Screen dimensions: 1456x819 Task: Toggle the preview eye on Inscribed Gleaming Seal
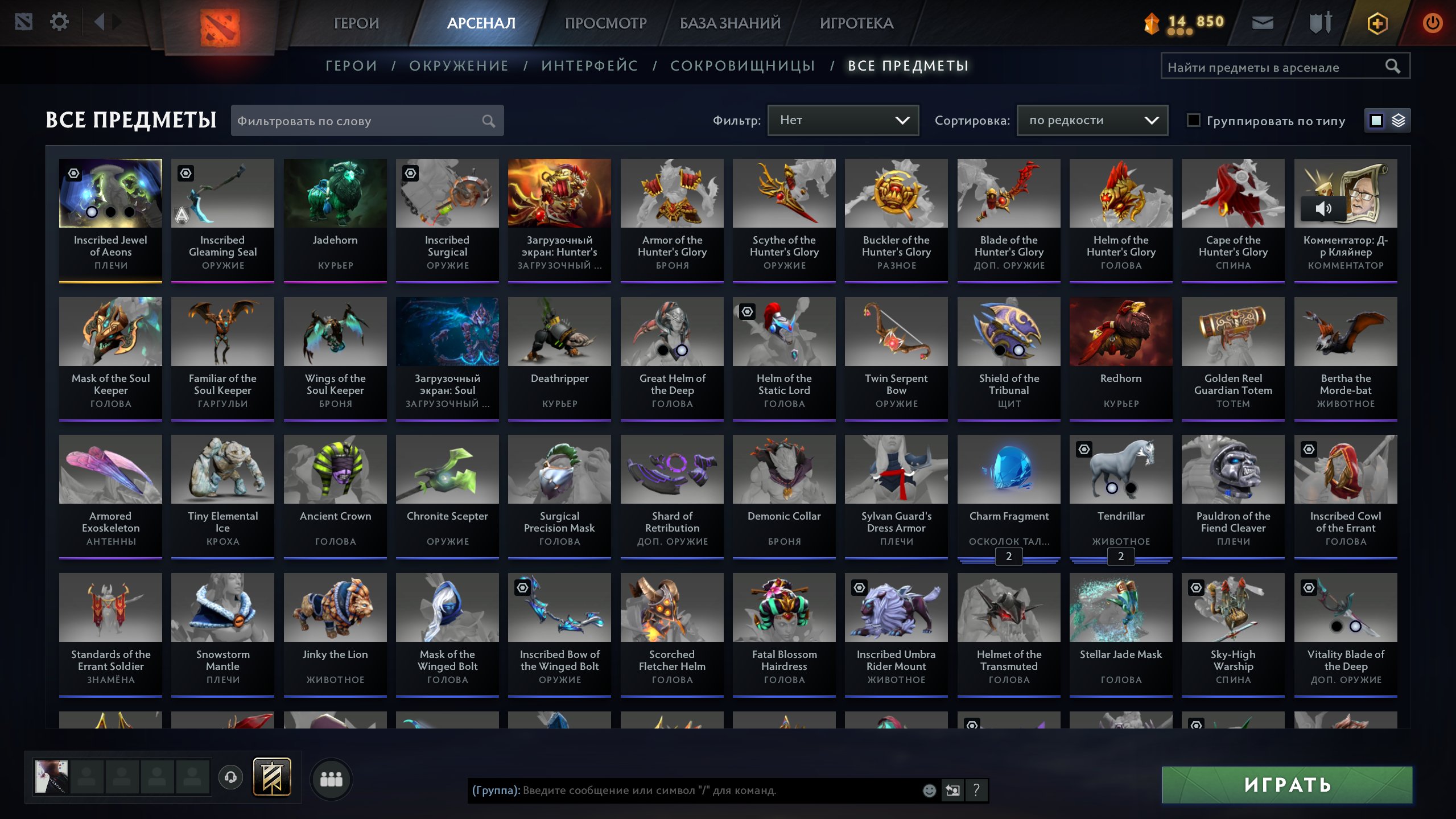[x=185, y=174]
